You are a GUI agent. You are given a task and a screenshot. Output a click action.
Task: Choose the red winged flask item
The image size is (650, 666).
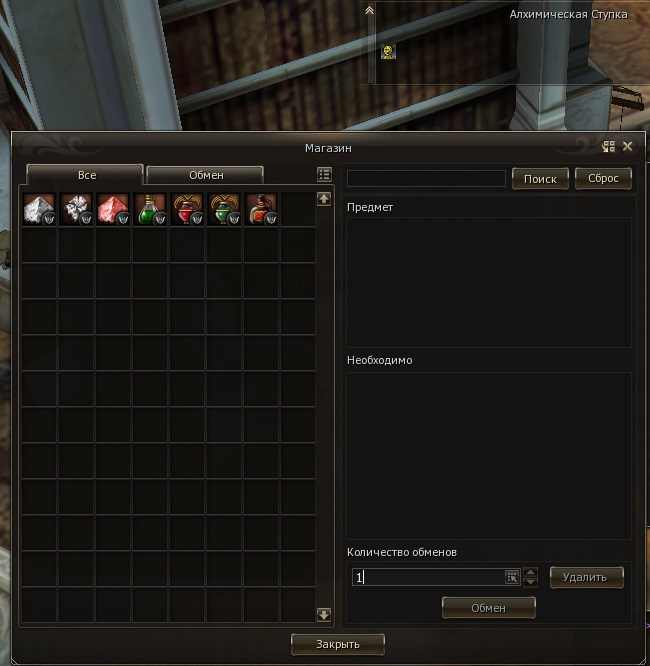pyautogui.click(x=187, y=209)
